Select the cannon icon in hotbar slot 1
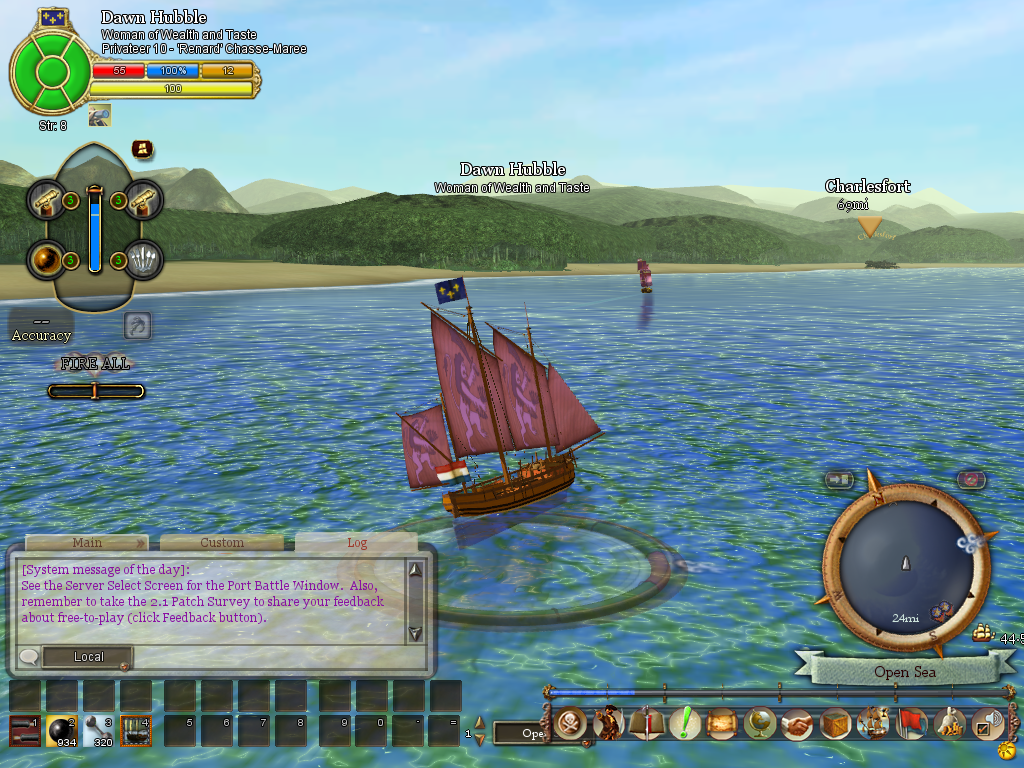The image size is (1024, 768). (x=25, y=731)
